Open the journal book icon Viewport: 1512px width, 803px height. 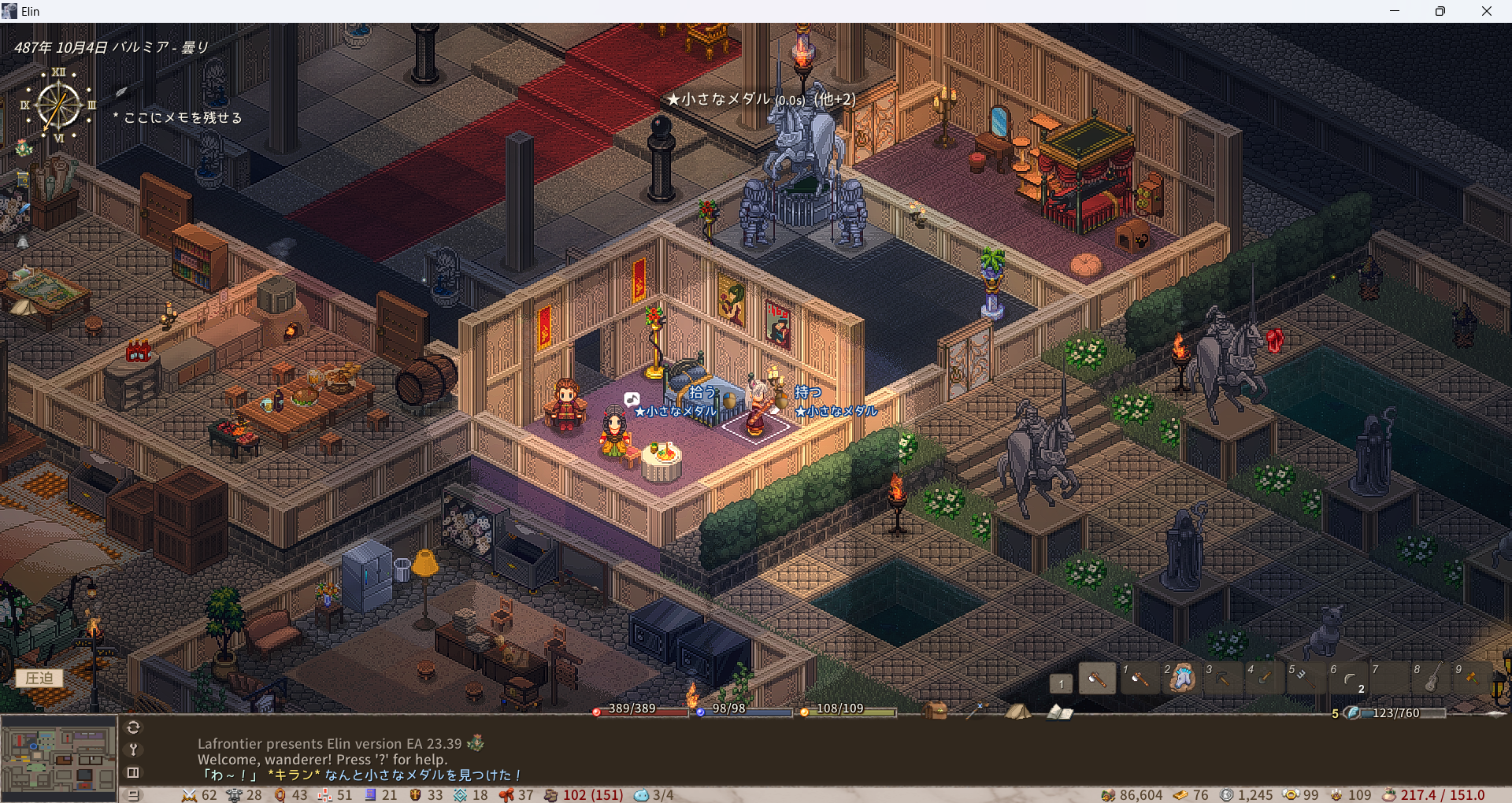click(1060, 712)
